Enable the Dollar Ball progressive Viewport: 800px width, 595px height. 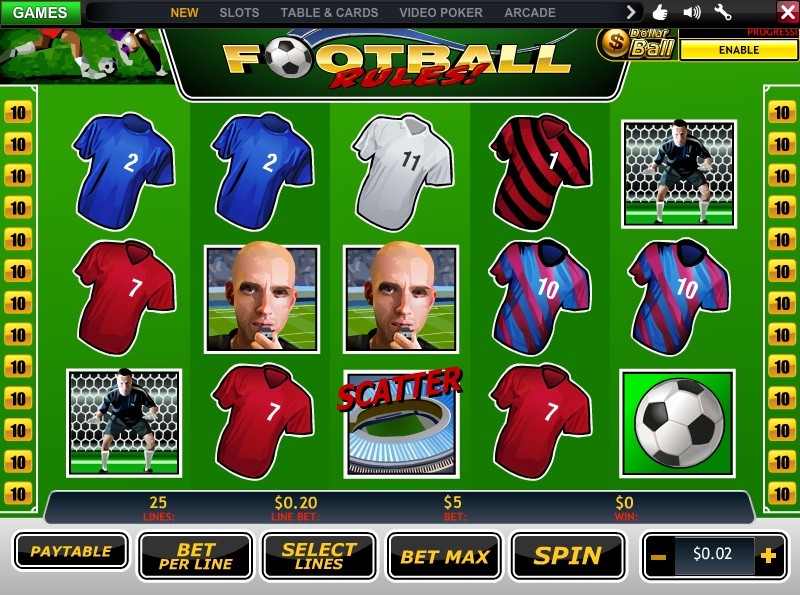click(738, 50)
